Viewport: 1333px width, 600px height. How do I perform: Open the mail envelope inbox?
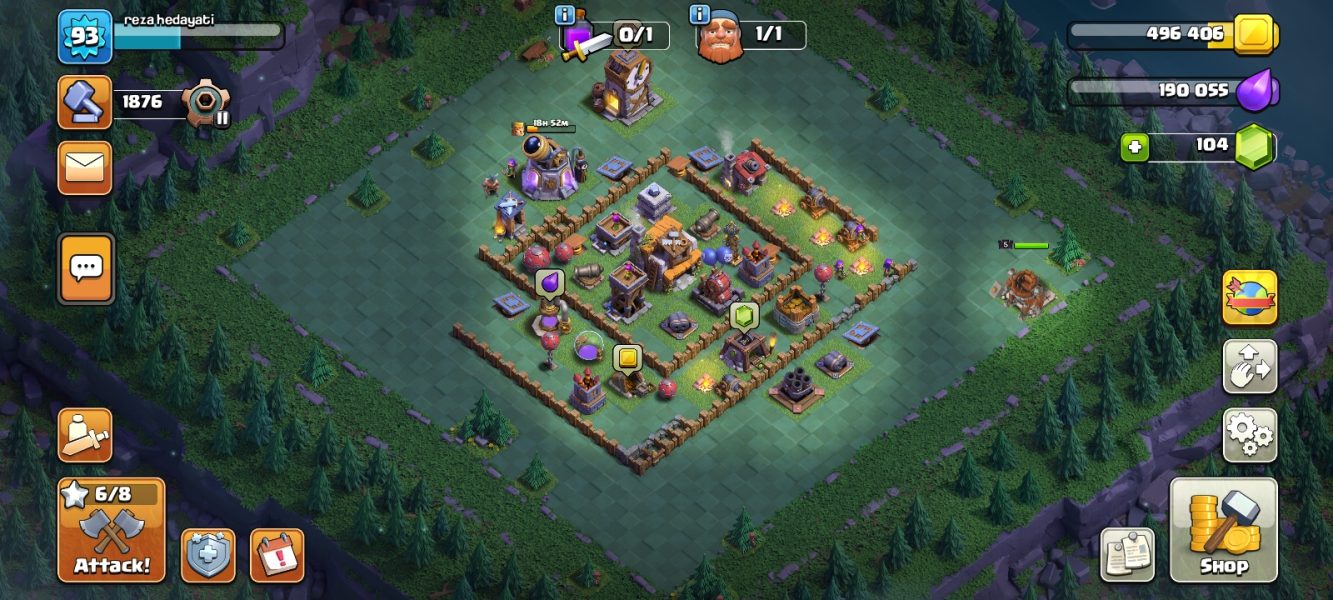click(85, 167)
